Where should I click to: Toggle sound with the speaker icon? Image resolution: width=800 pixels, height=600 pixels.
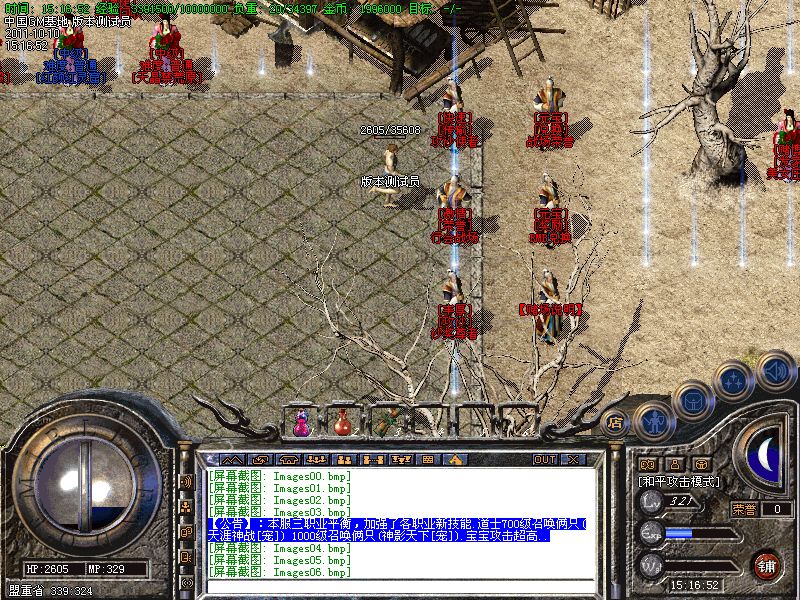pos(774,371)
